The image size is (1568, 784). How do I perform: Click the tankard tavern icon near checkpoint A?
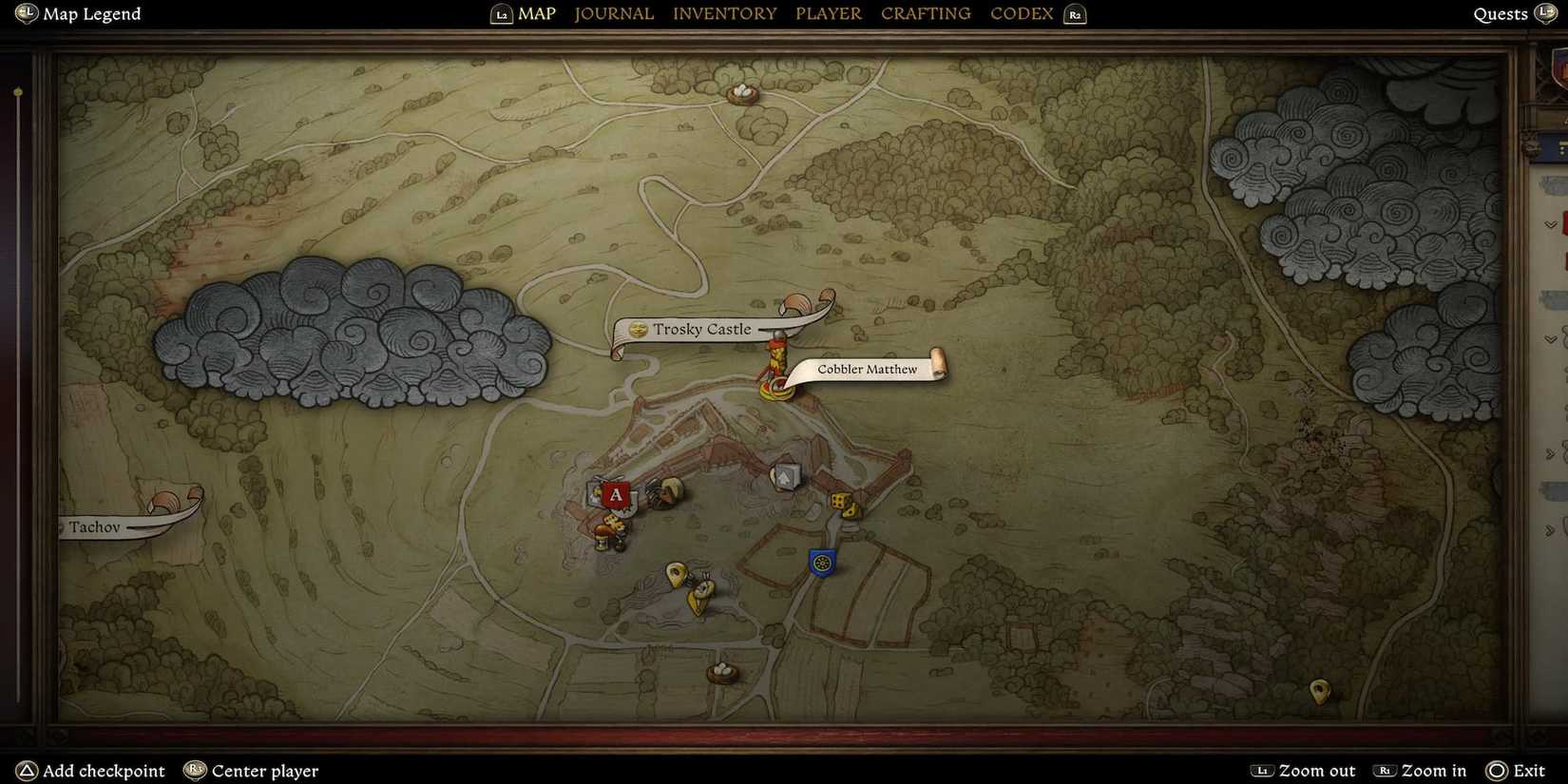pos(602,539)
